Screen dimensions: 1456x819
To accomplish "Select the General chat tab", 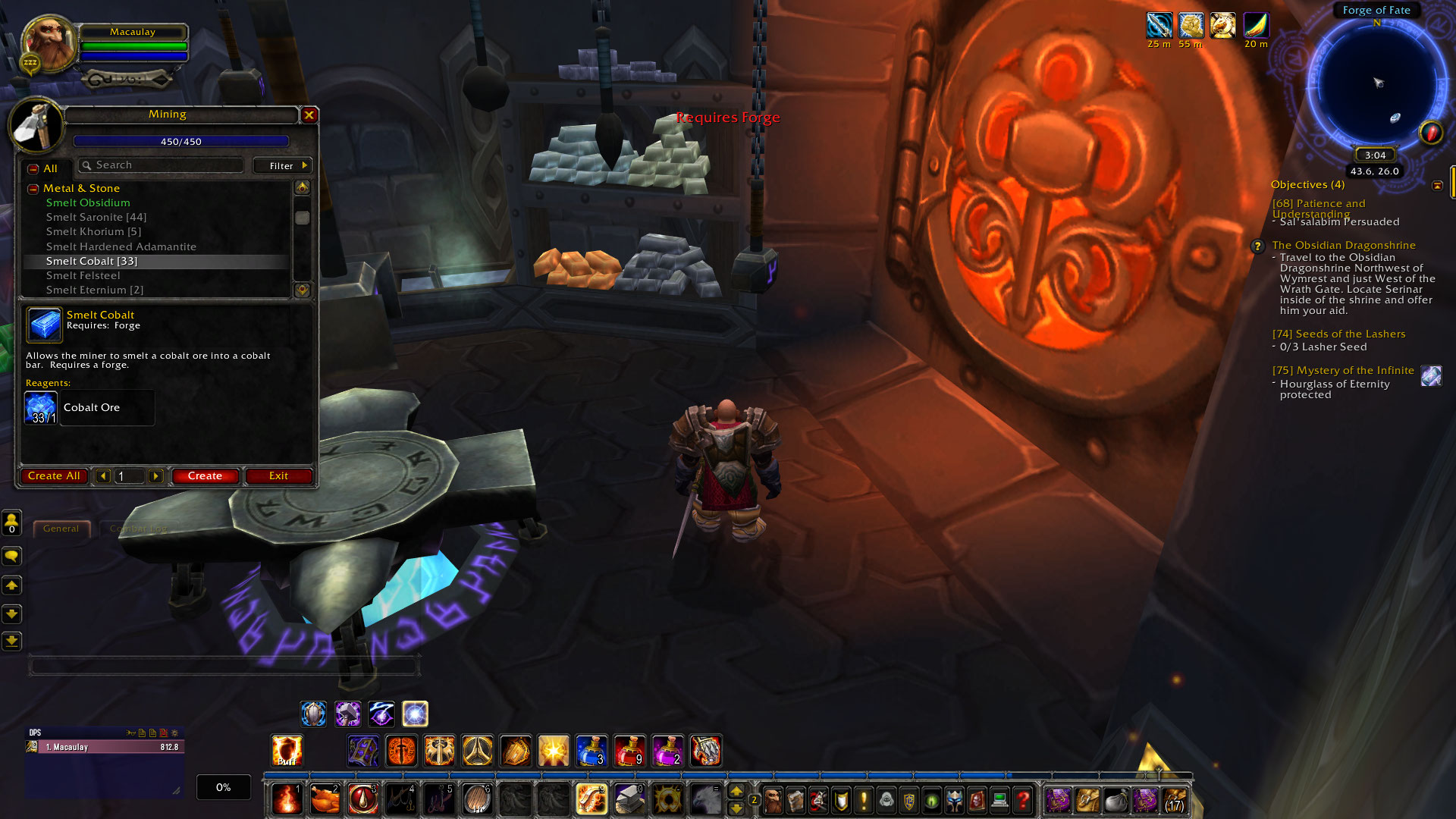I will click(61, 529).
